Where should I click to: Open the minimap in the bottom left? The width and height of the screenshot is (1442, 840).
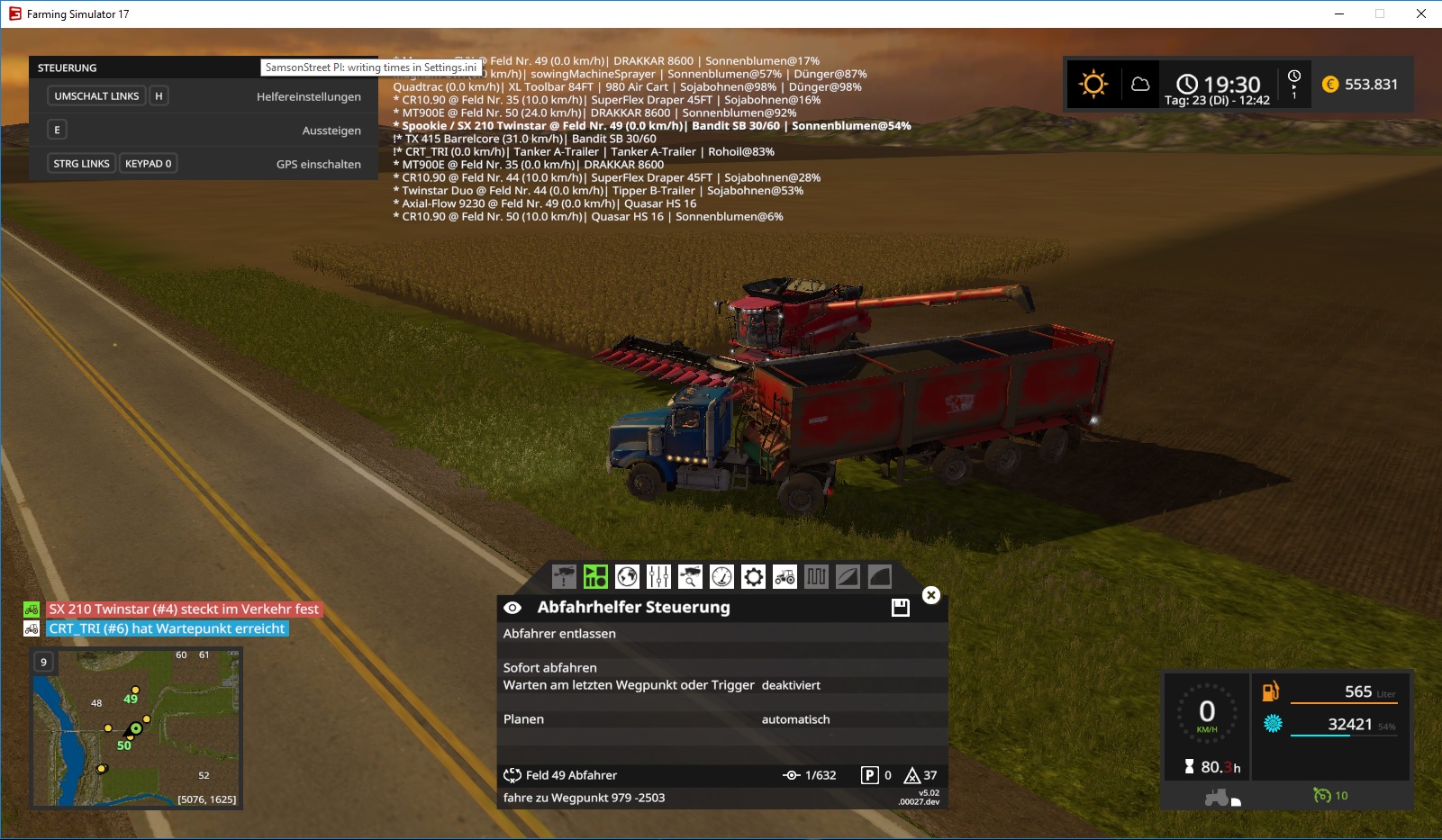coord(135,729)
